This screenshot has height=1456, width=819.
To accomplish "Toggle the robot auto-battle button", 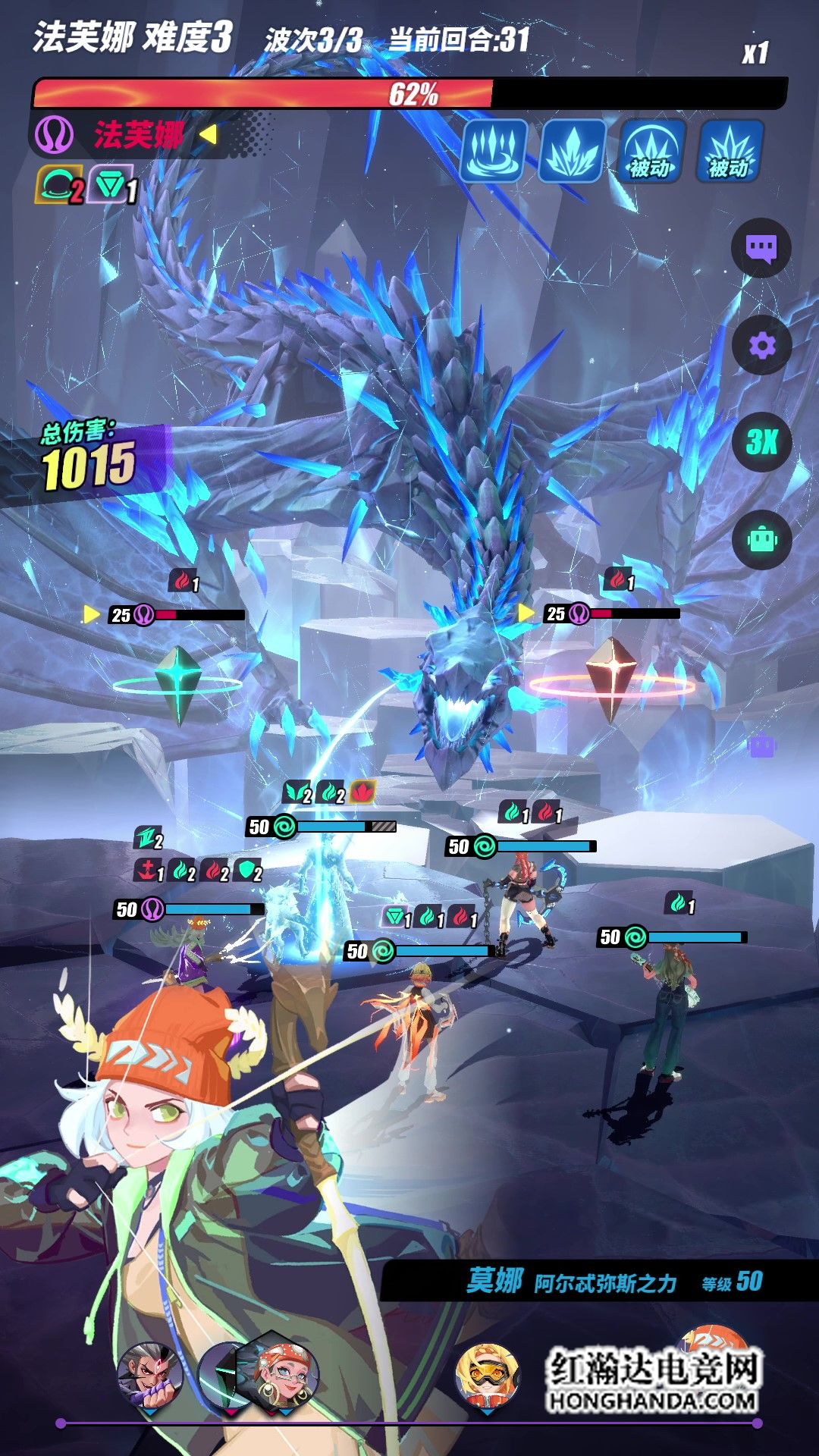I will click(761, 539).
